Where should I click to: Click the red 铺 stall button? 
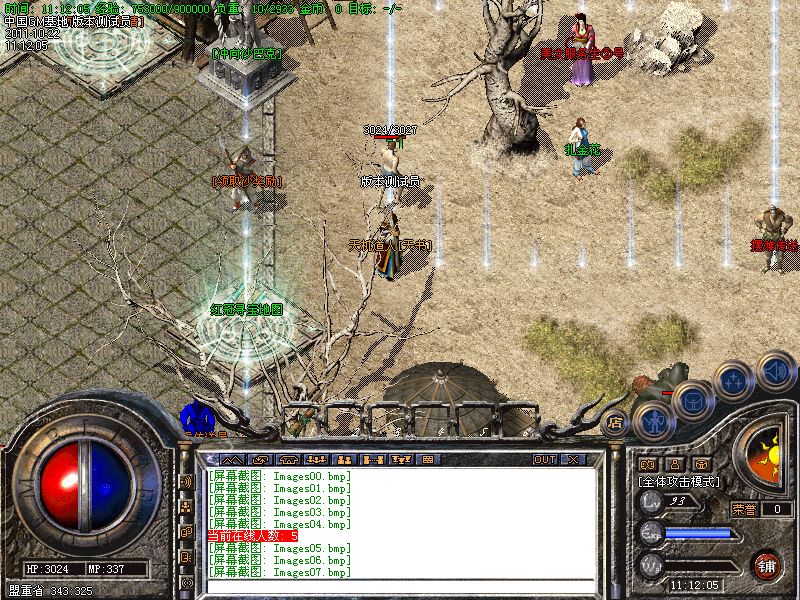point(765,565)
